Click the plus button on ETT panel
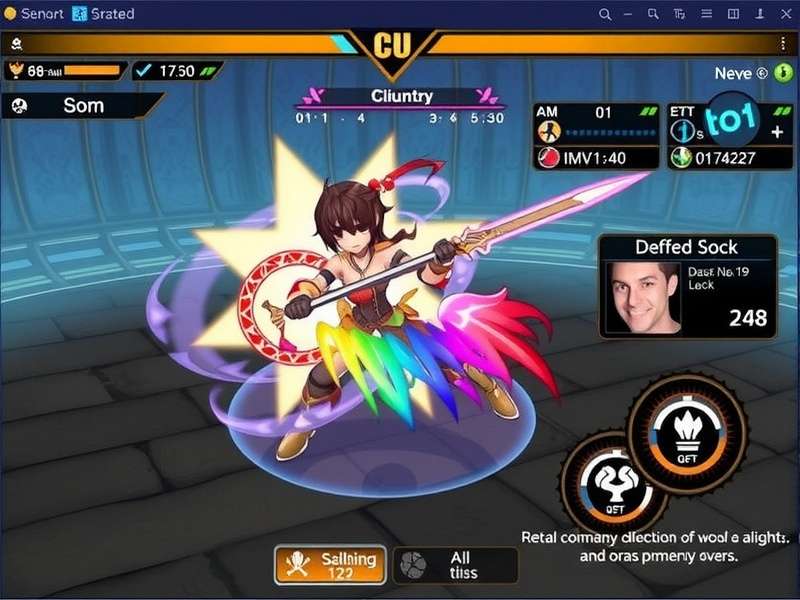Viewport: 800px width, 600px height. pyautogui.click(x=776, y=131)
